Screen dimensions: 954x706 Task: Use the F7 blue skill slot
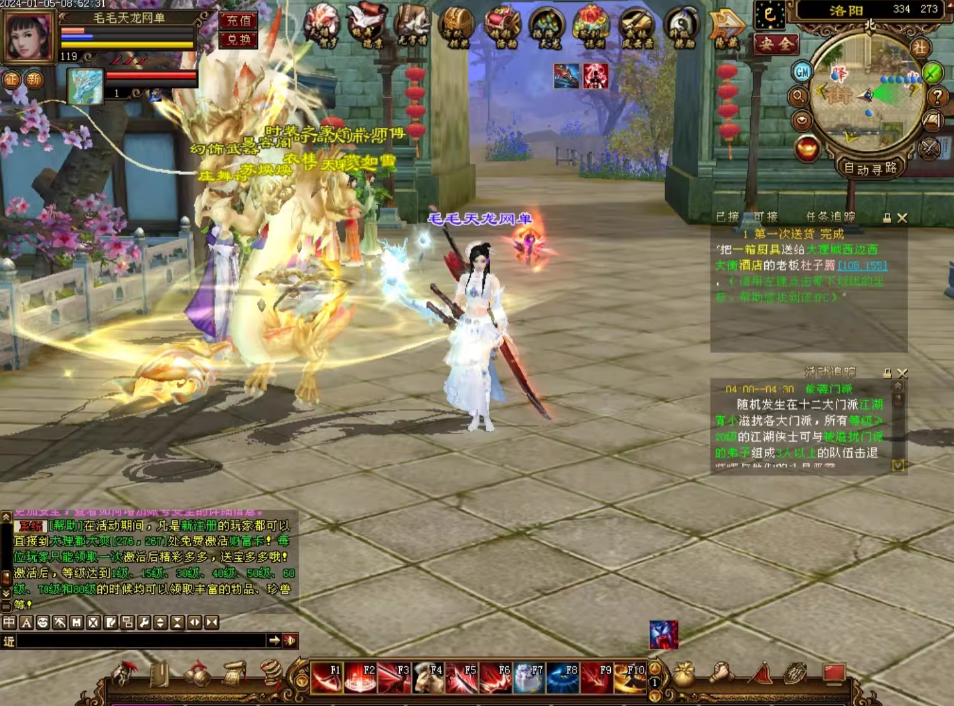pyautogui.click(x=530, y=678)
